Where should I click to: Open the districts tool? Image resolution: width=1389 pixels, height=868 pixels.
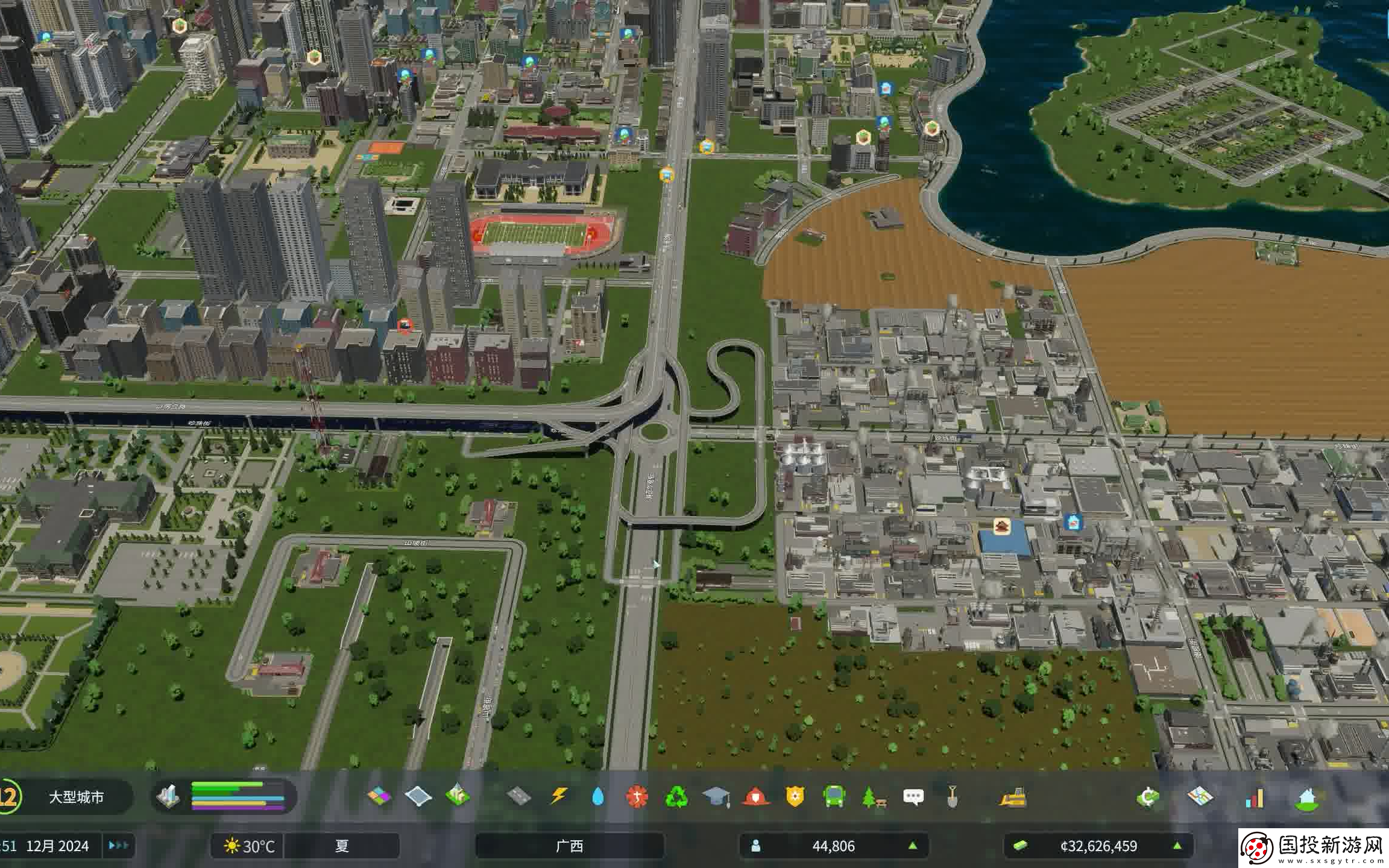tap(418, 796)
